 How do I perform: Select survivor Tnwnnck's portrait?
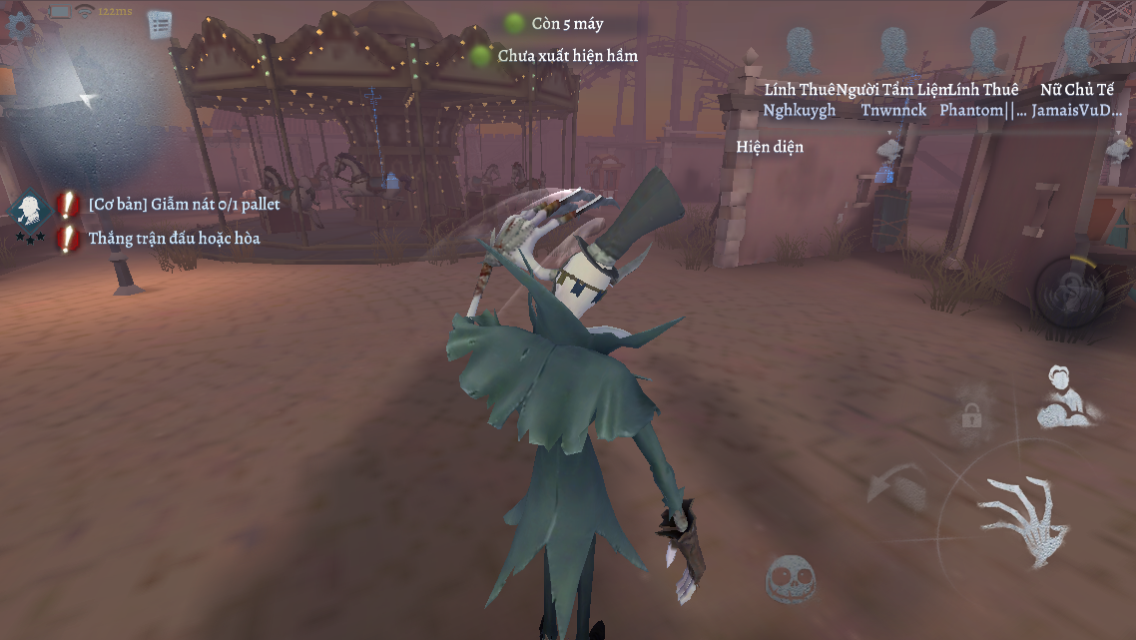coord(893,49)
